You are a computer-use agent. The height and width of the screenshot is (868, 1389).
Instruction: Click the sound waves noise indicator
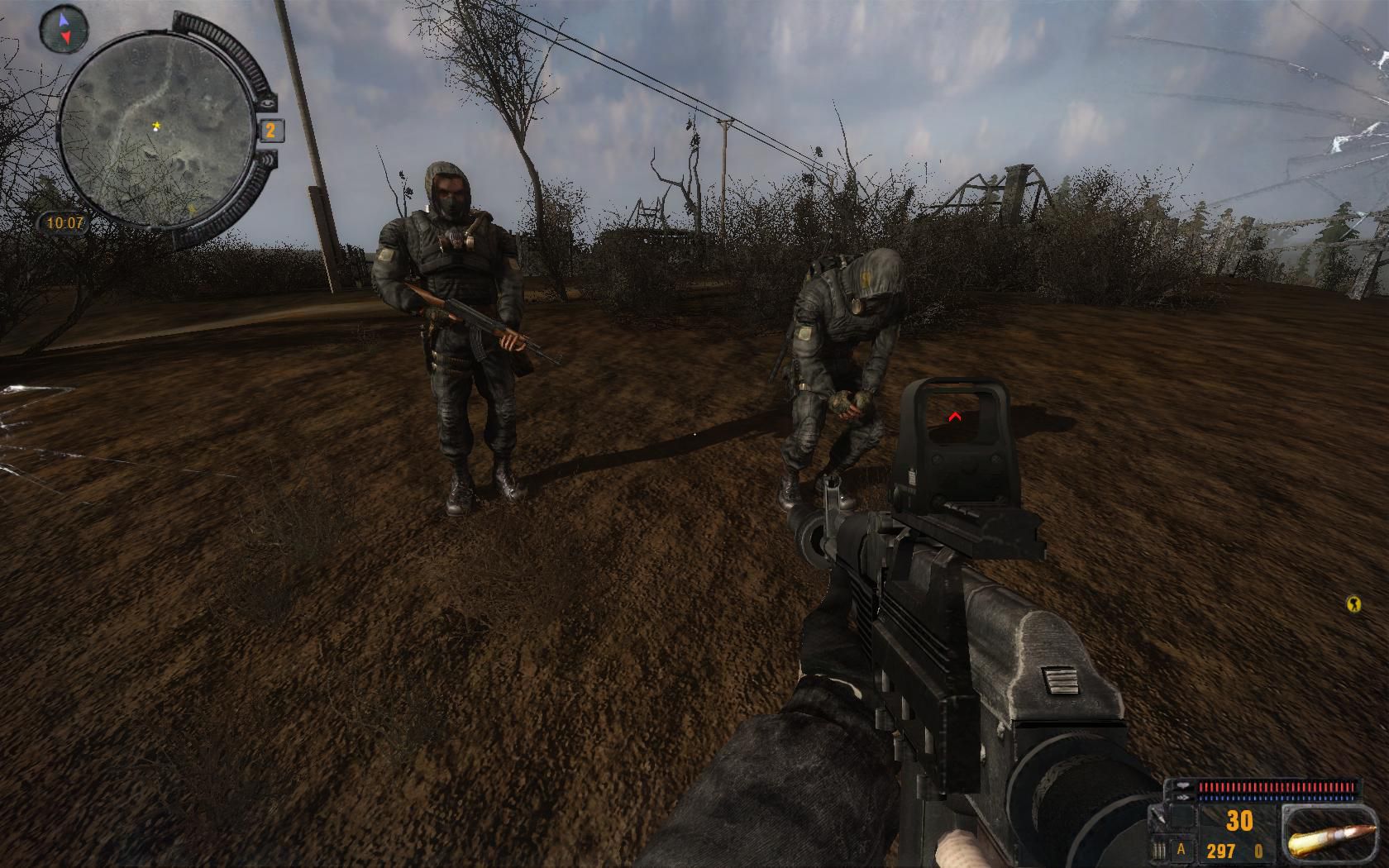tap(267, 159)
